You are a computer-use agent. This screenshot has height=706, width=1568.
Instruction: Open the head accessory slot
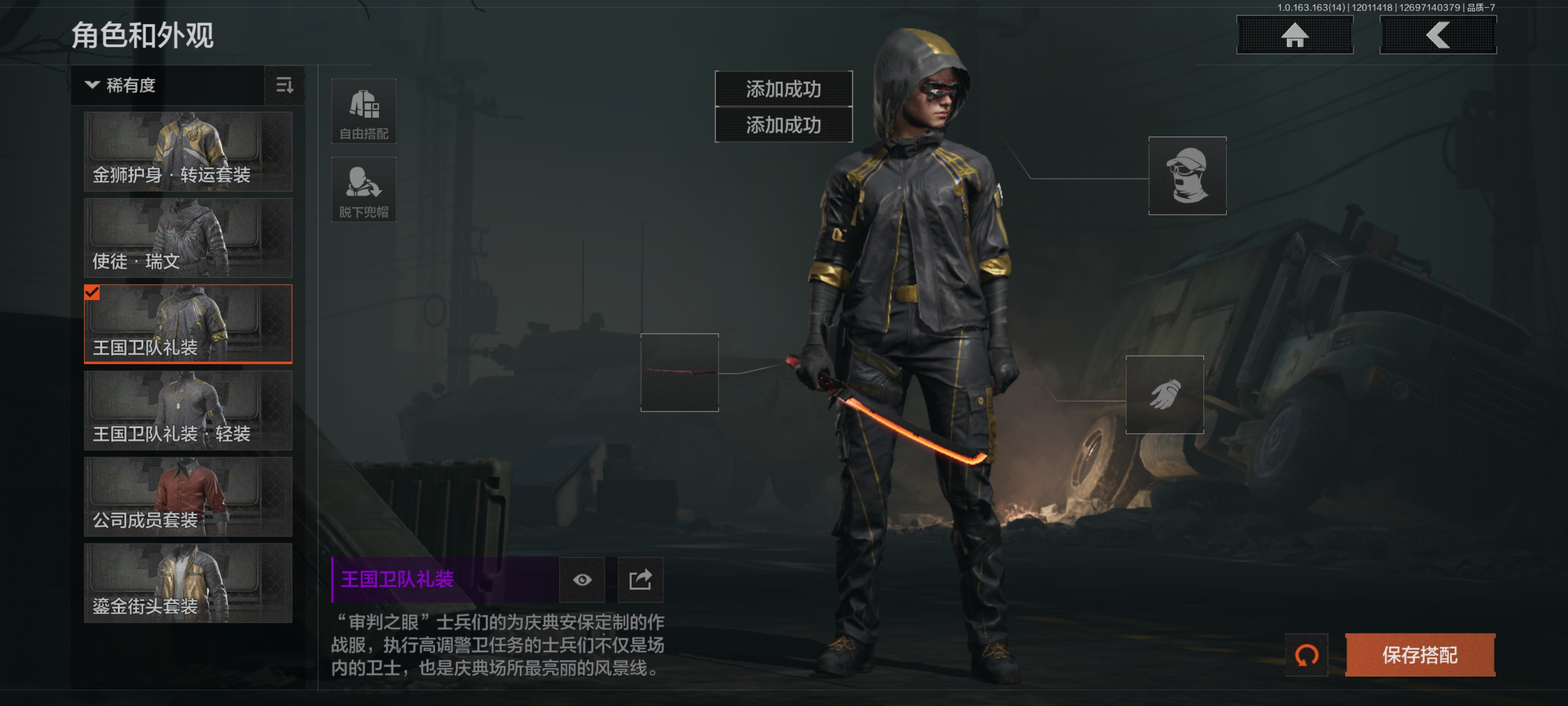(x=1186, y=176)
